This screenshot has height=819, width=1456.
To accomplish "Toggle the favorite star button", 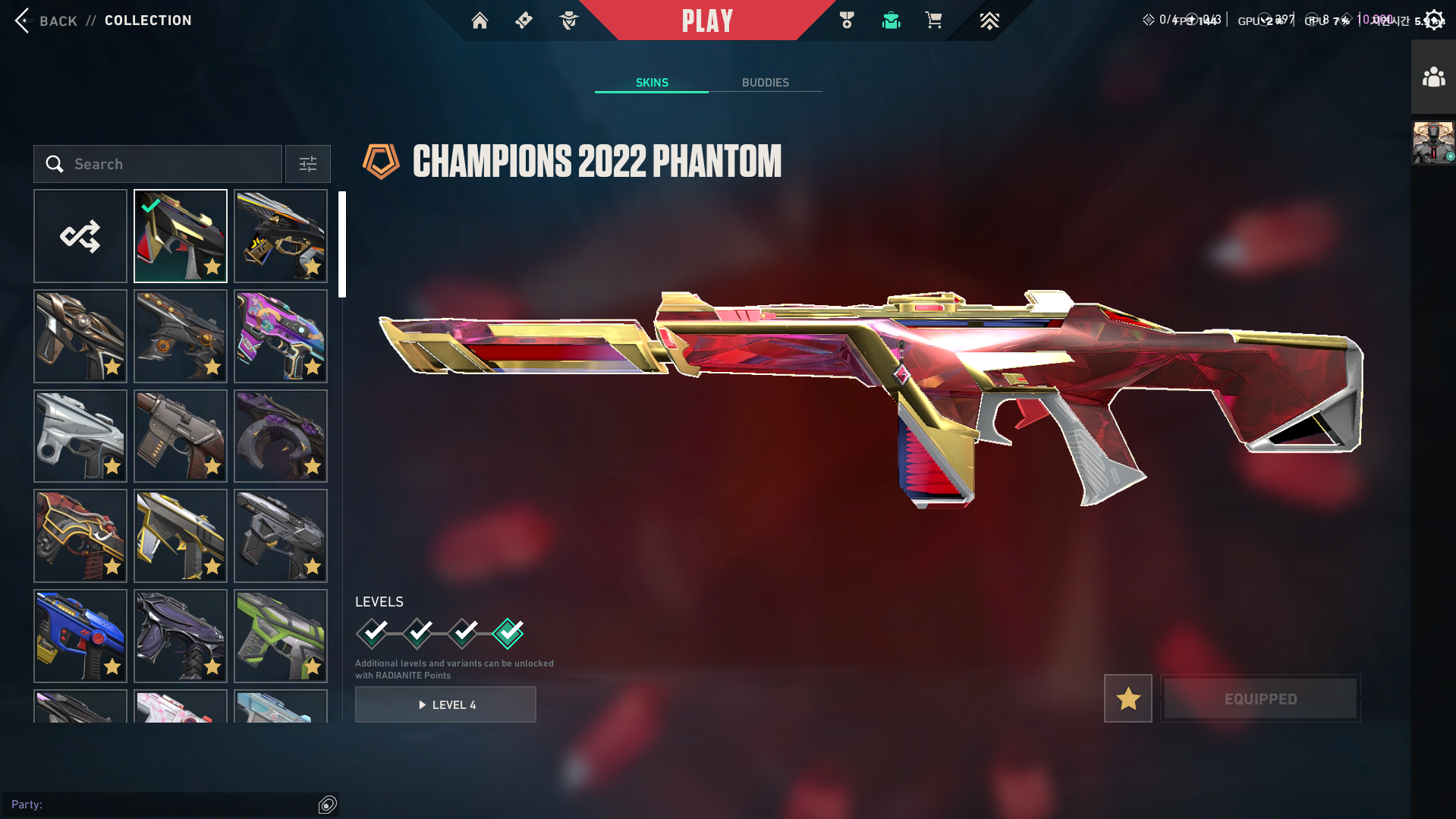I will pyautogui.click(x=1127, y=698).
